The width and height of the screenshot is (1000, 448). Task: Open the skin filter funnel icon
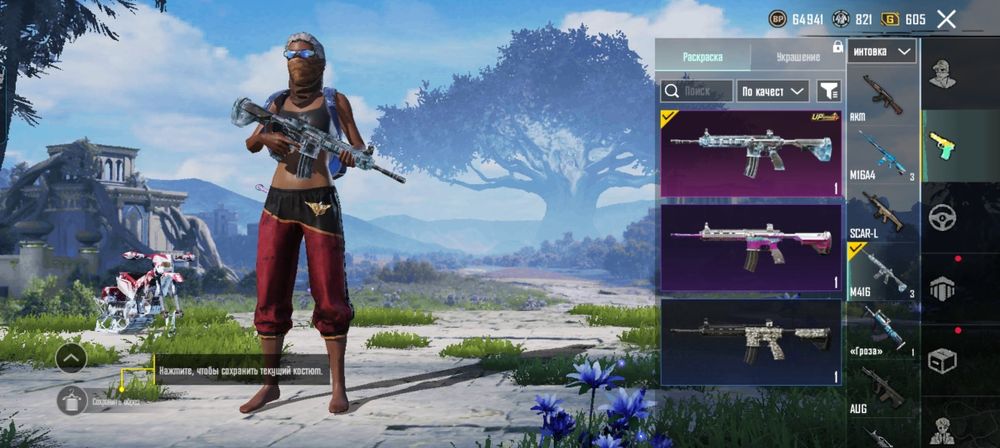coord(829,91)
